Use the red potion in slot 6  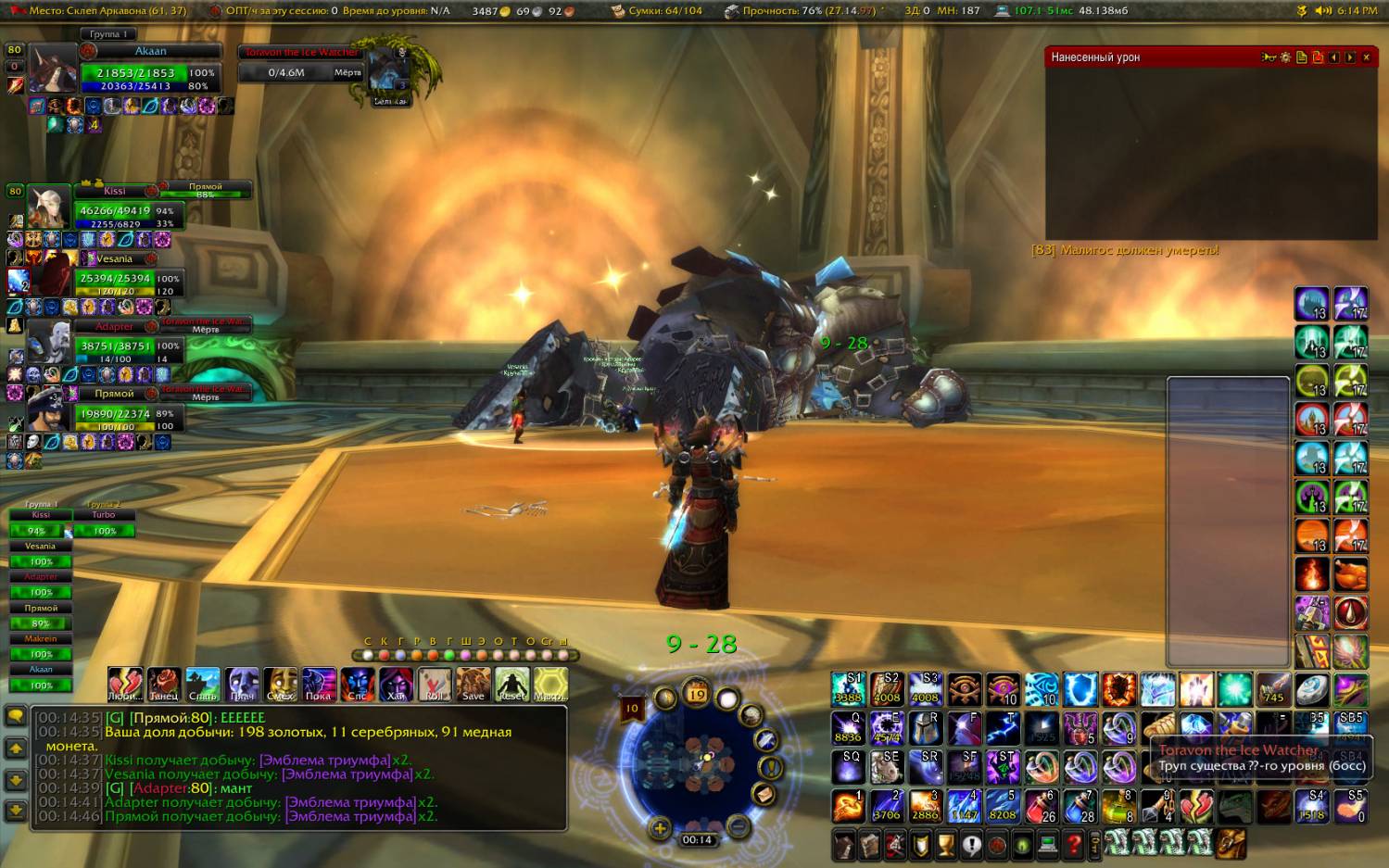click(x=1042, y=806)
